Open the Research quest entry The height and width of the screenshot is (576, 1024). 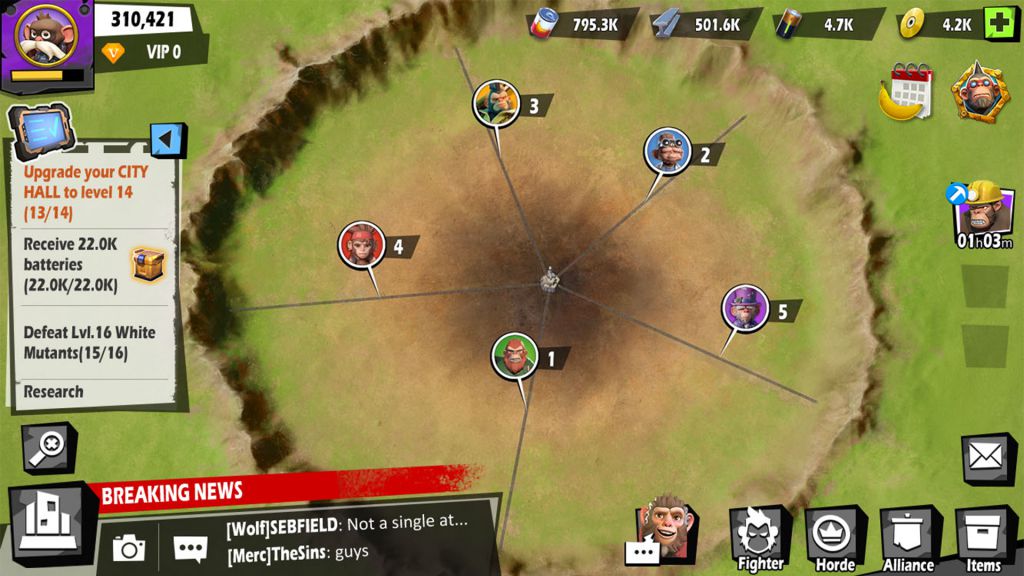tap(54, 392)
